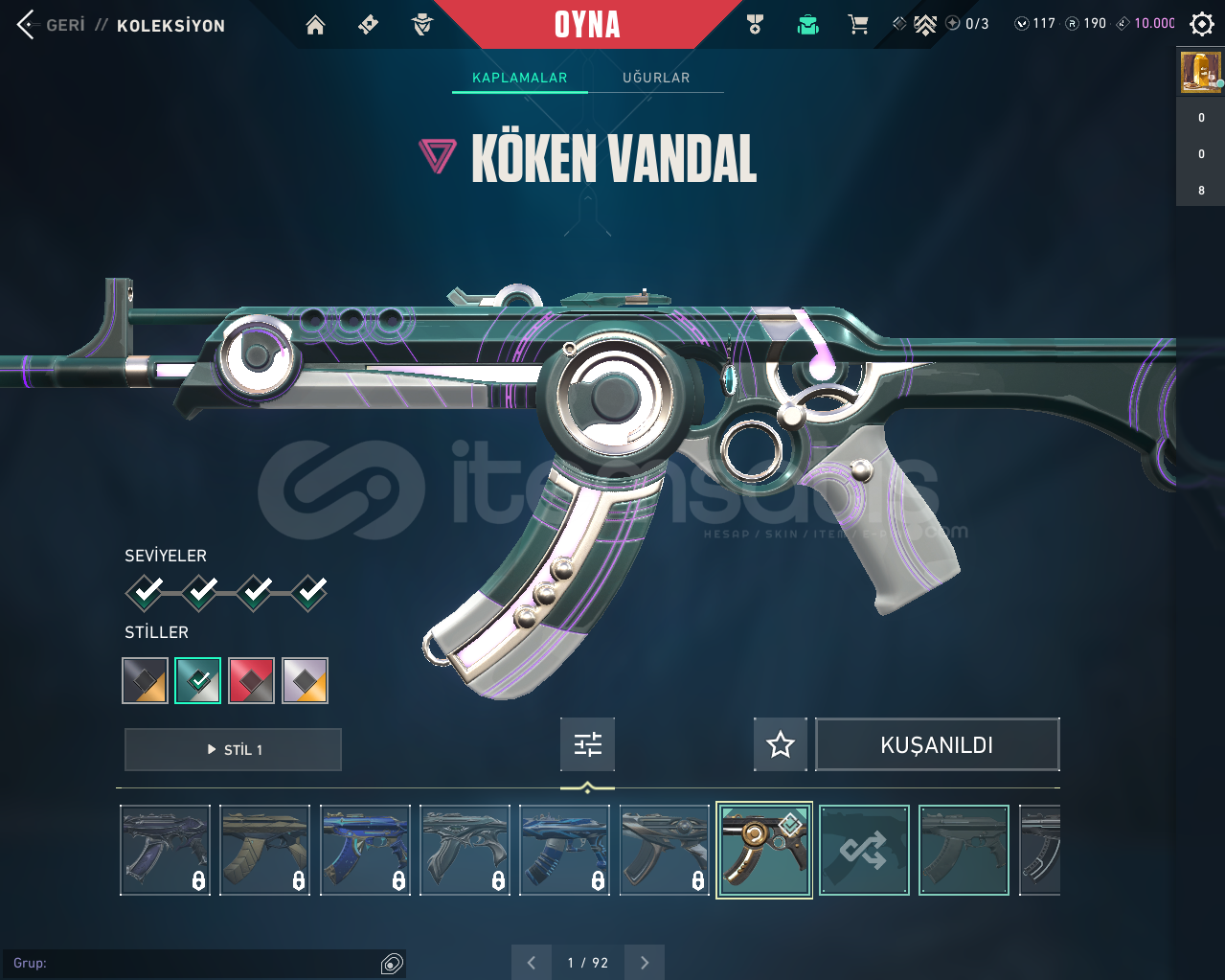
Task: Go to the next skin page
Action: (645, 963)
